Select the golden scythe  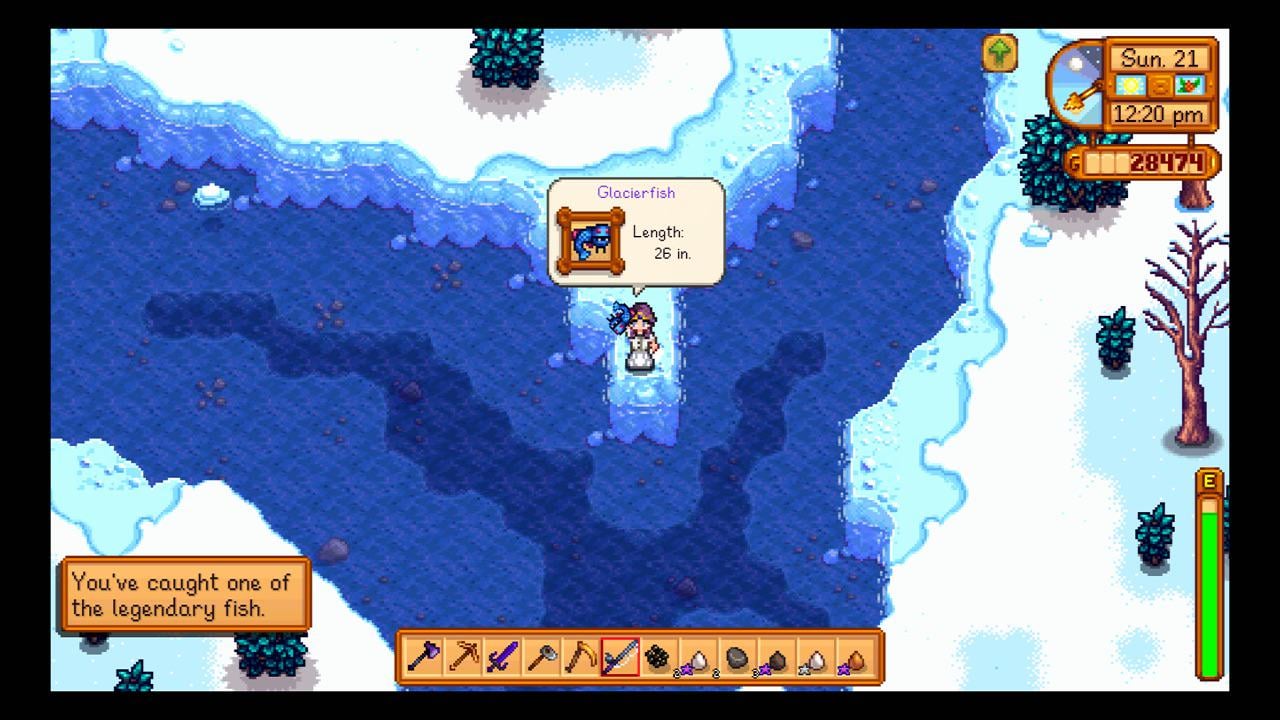click(580, 657)
